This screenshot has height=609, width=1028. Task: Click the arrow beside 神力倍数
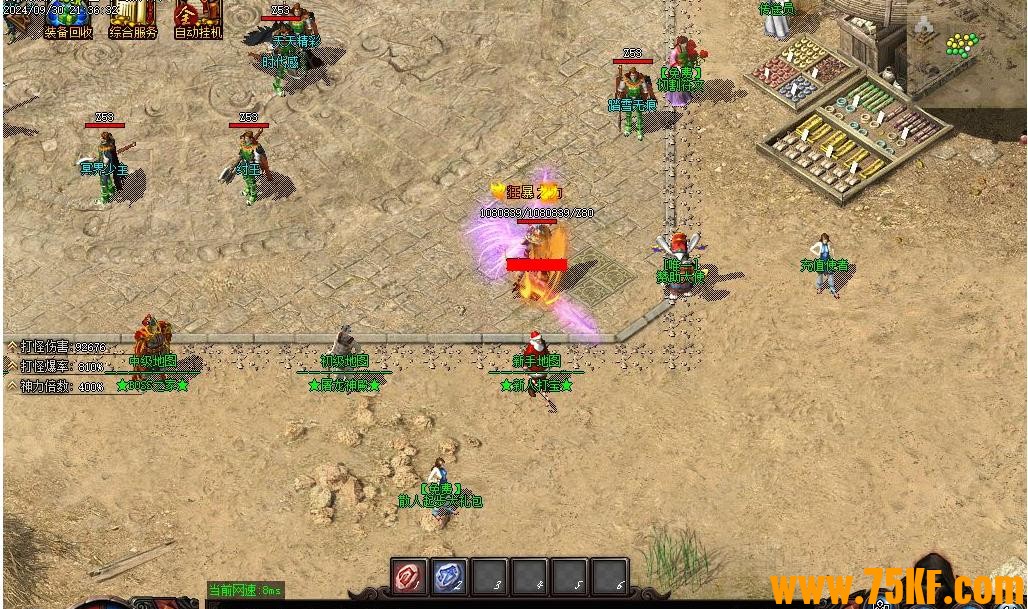pyautogui.click(x=12, y=385)
